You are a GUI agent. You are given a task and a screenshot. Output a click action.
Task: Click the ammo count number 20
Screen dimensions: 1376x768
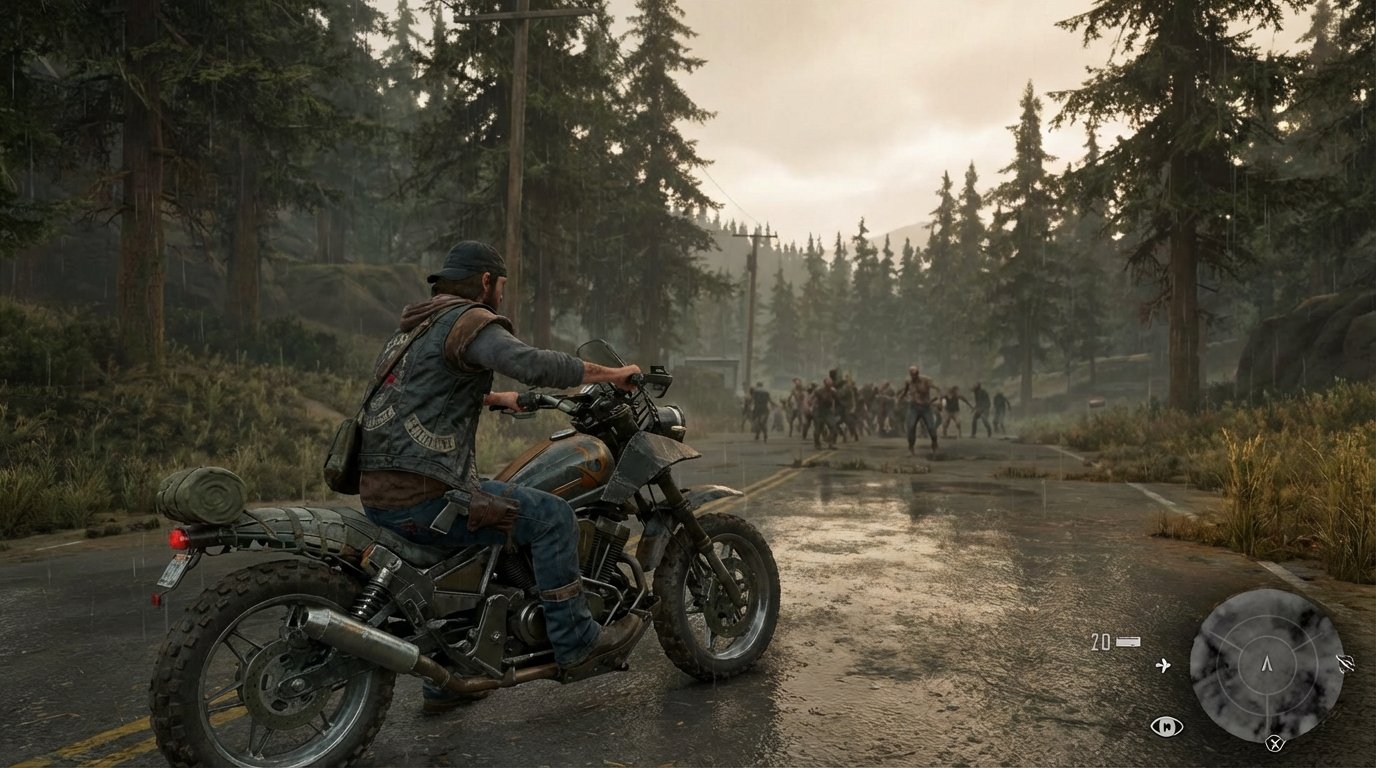click(x=1100, y=640)
